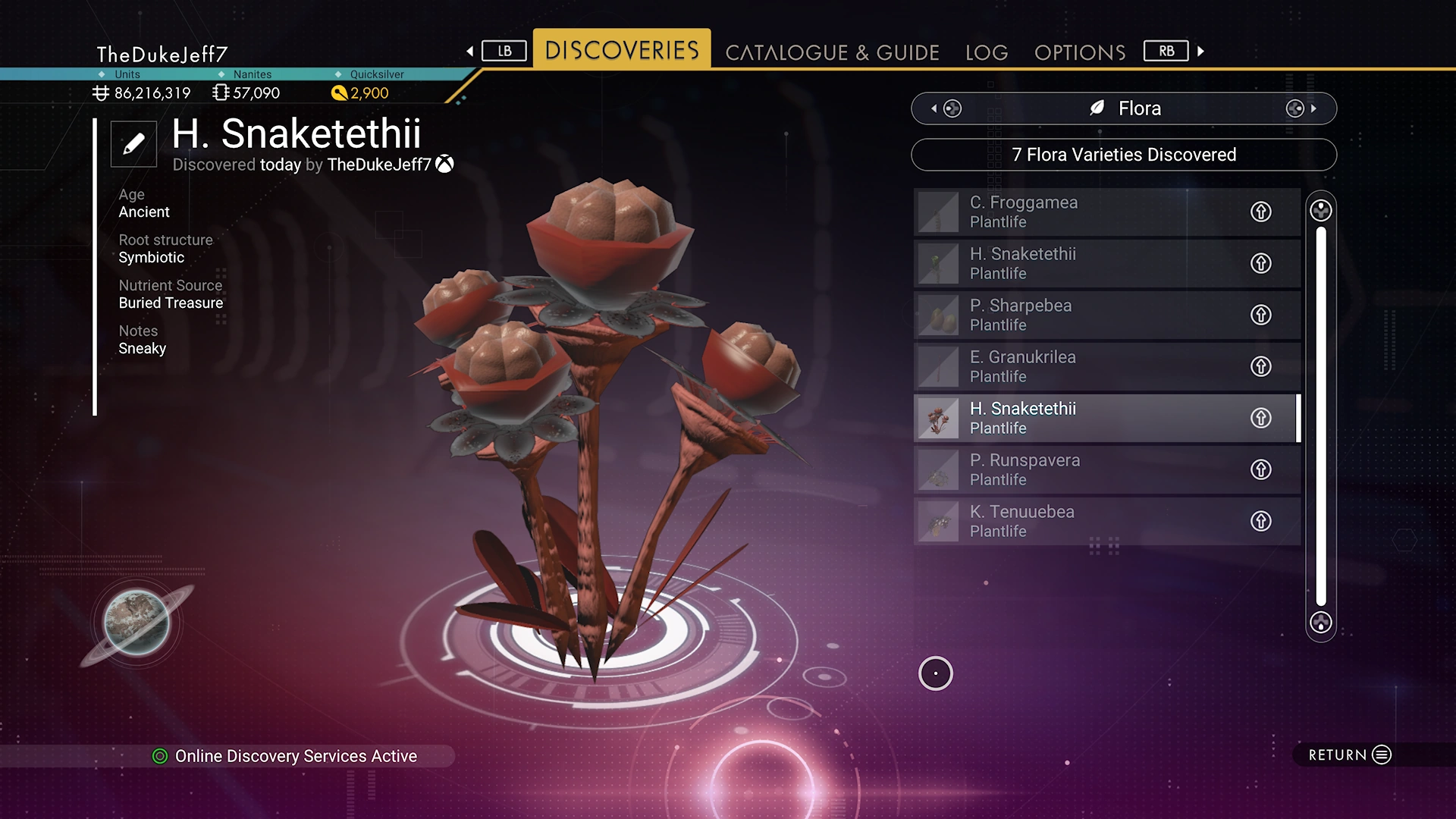
Task: Upload the C. Froggamea discovery
Action: coord(1260,212)
